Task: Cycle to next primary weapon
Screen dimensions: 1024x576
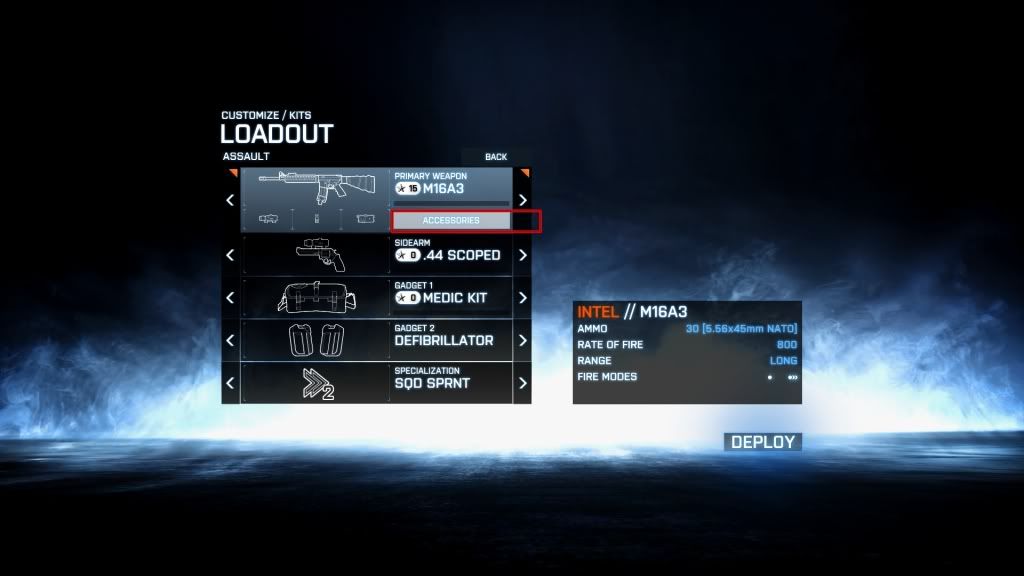Action: 522,200
